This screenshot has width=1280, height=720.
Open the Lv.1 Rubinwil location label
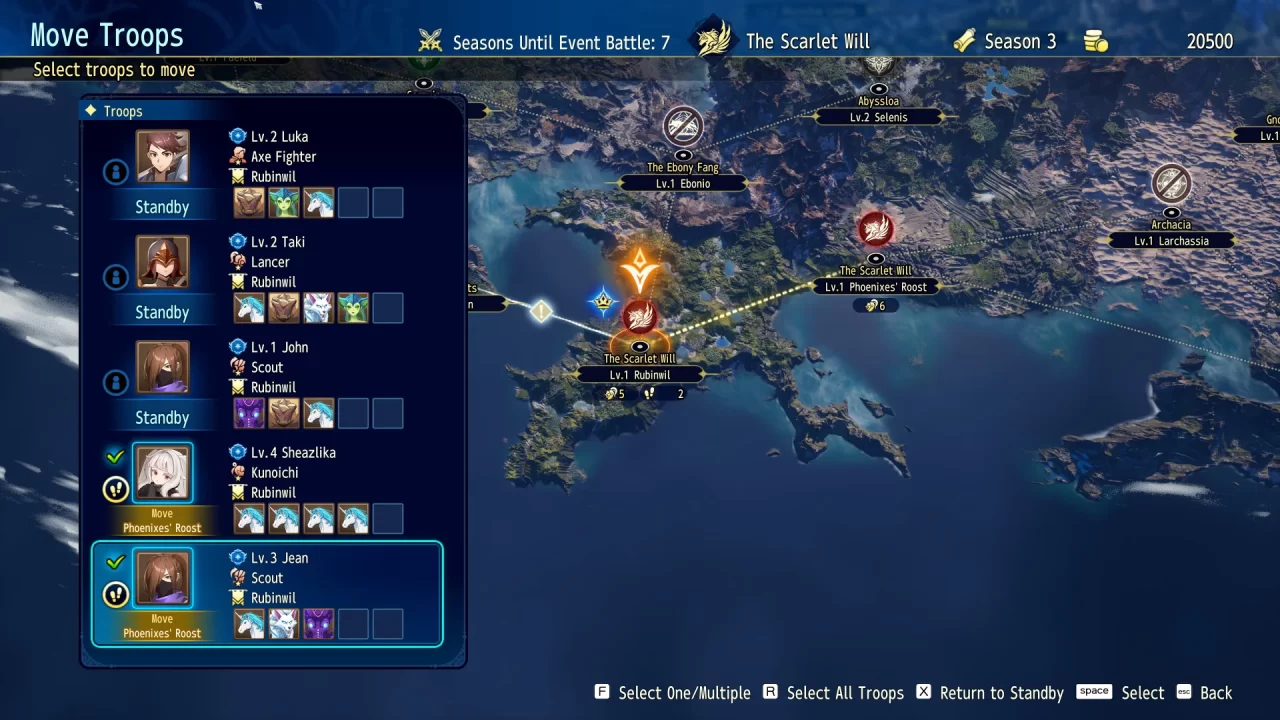pos(640,374)
